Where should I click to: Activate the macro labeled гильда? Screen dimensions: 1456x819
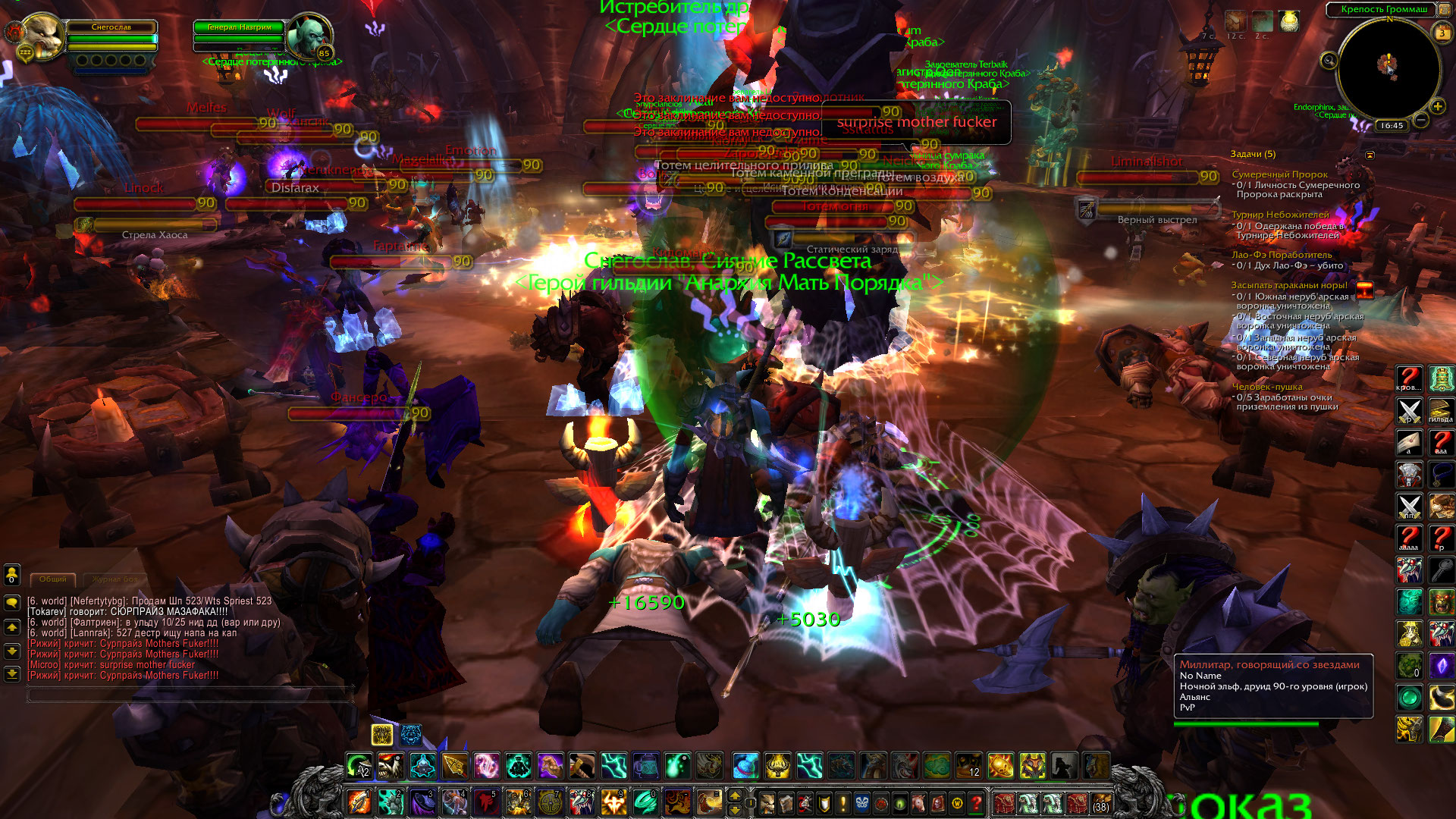[x=1441, y=410]
